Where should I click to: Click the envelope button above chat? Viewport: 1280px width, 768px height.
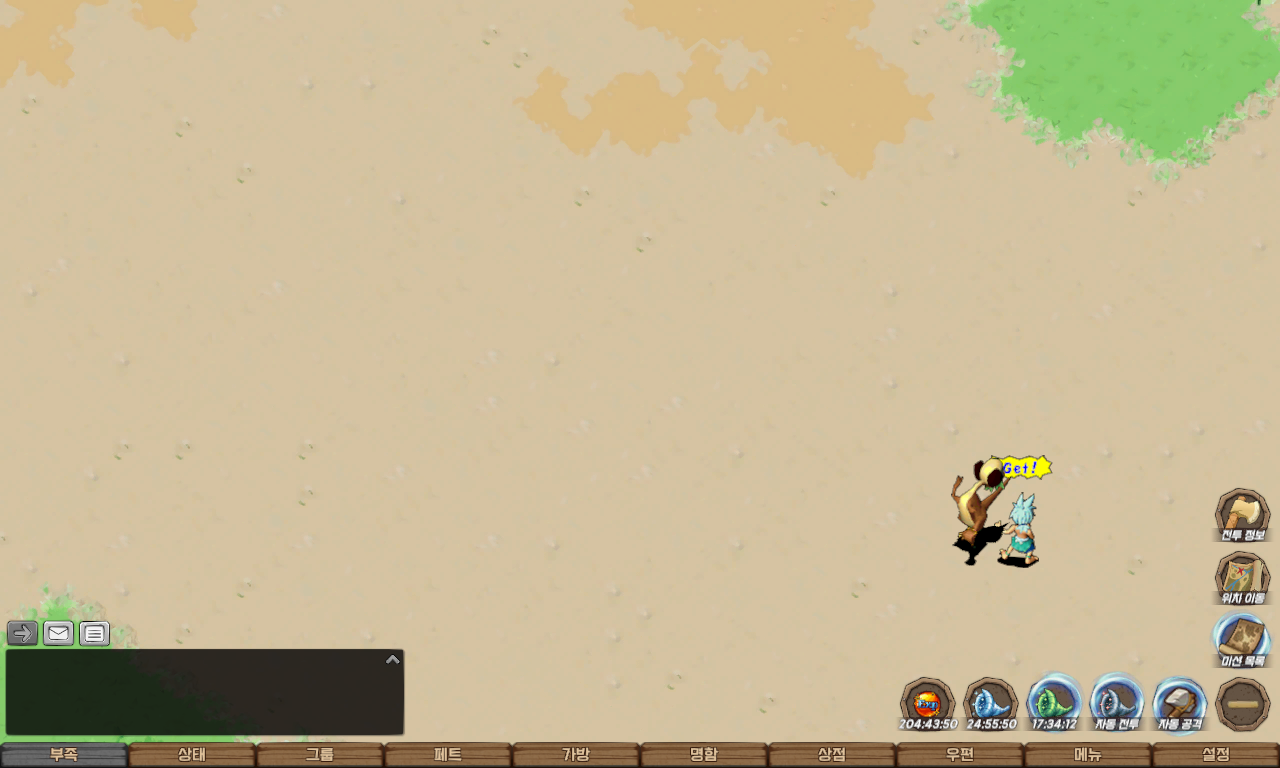pyautogui.click(x=59, y=633)
